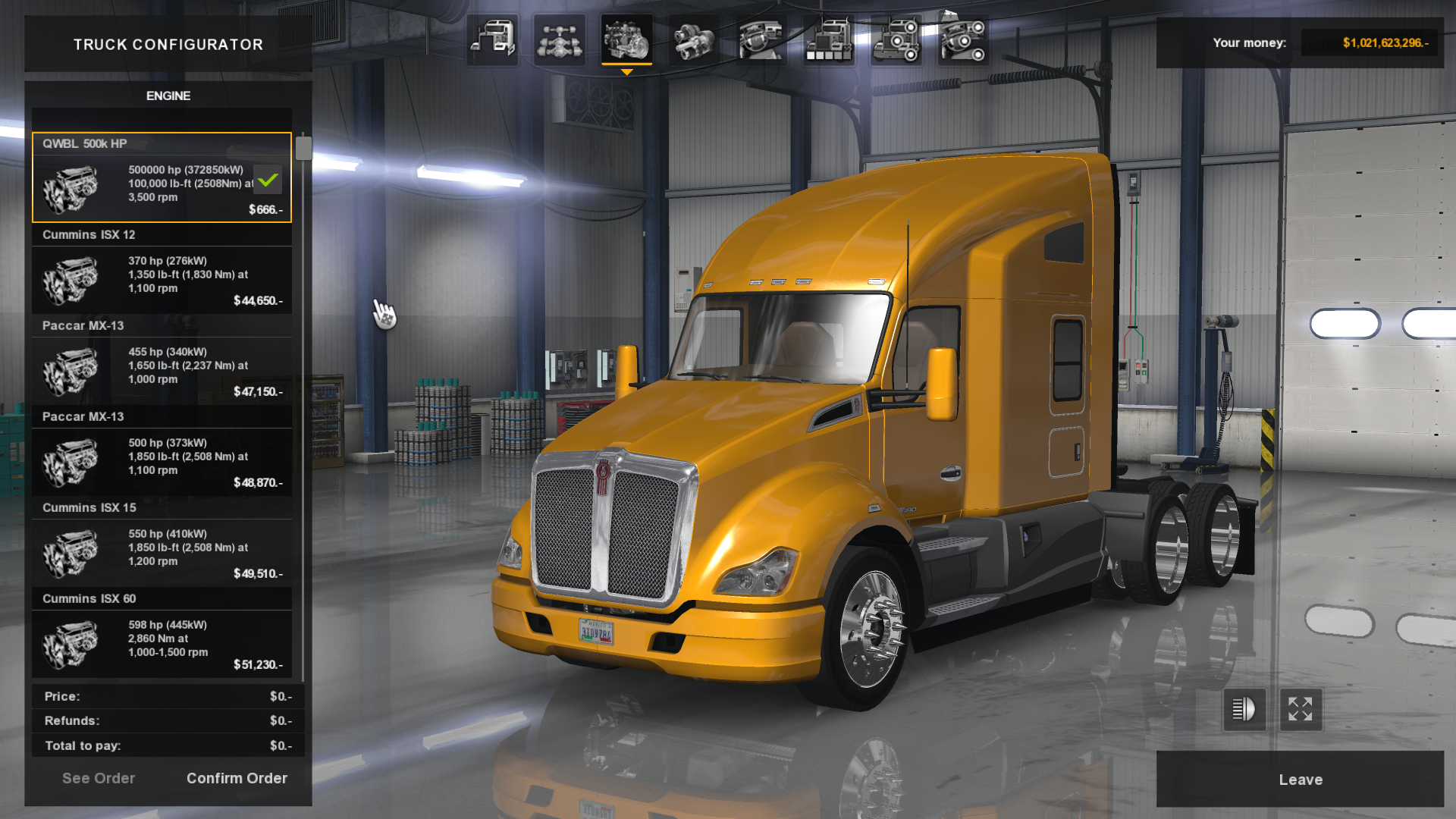Click the engine list scrollbar handle

click(x=303, y=148)
